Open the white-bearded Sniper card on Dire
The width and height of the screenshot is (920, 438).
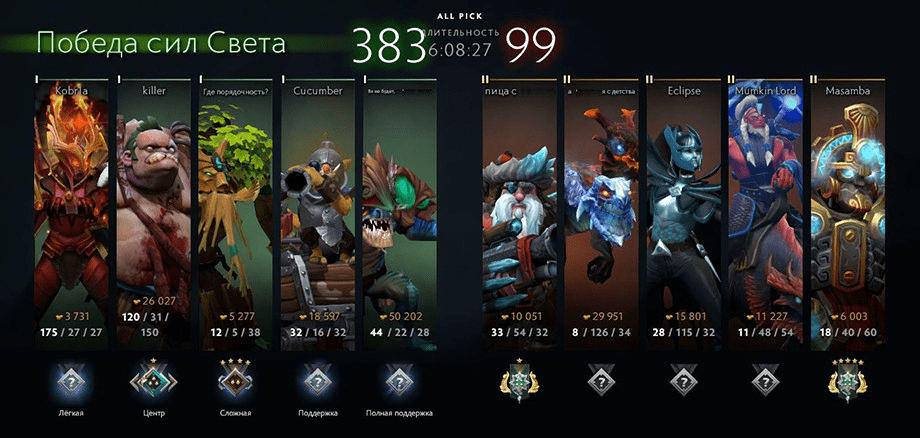517,205
